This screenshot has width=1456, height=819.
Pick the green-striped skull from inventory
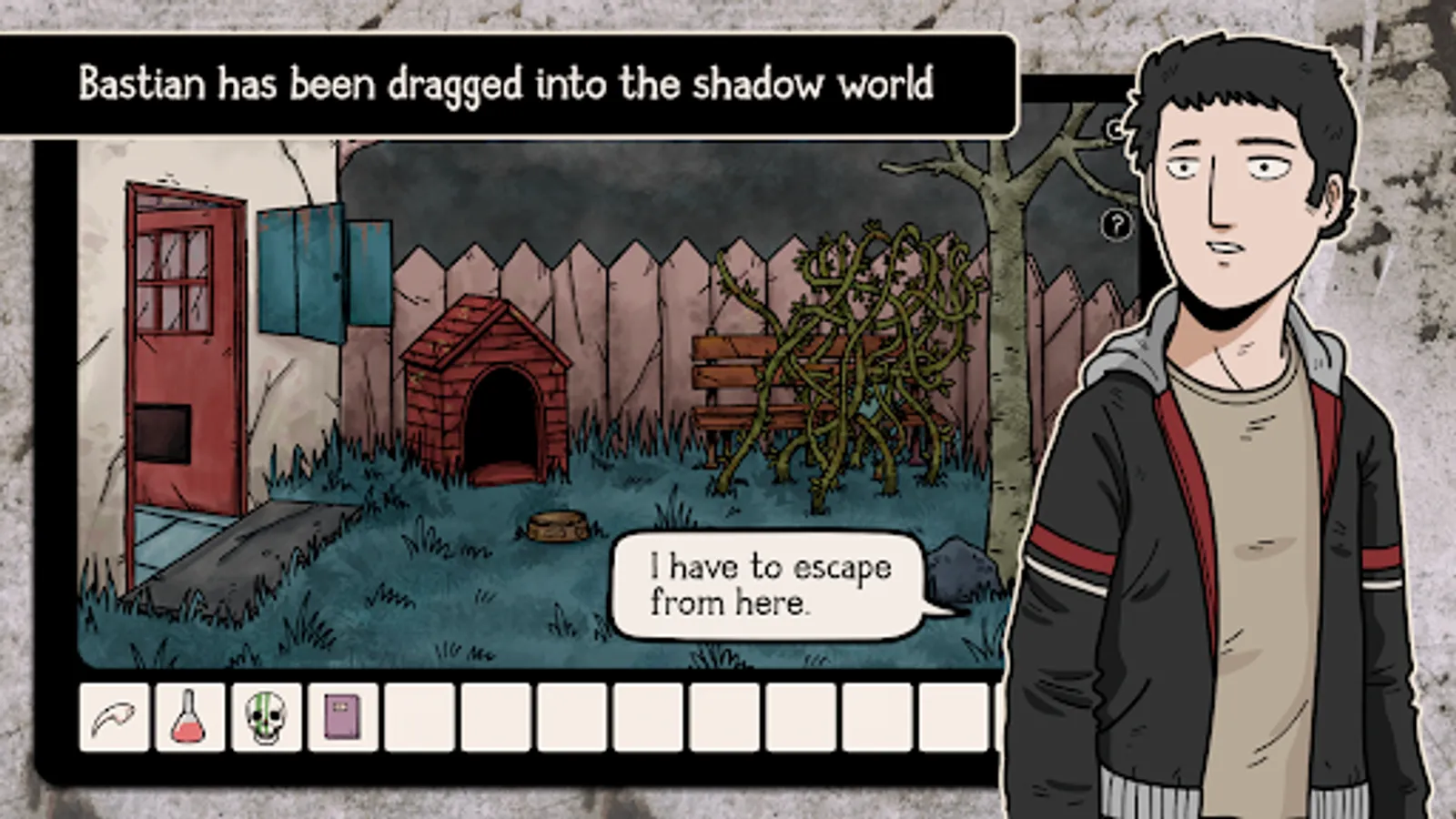coord(265,715)
